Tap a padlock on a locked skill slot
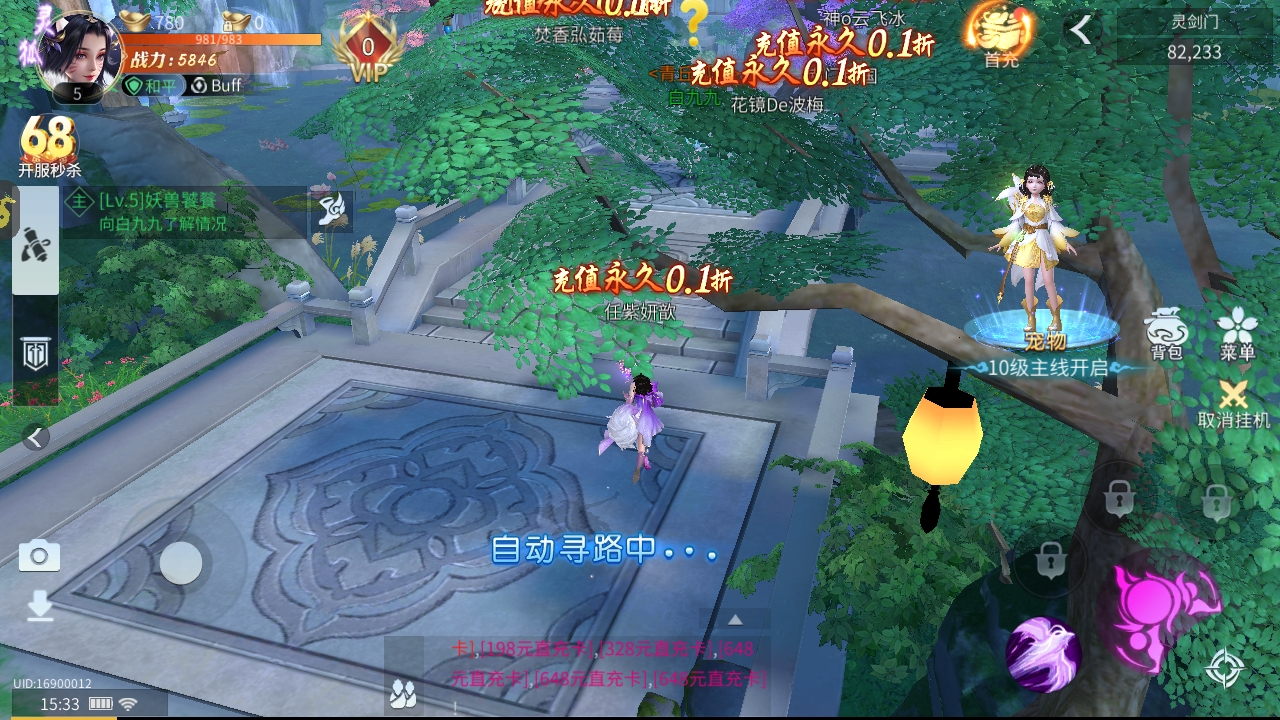Screen dimensions: 1280x720 pyautogui.click(x=1120, y=500)
